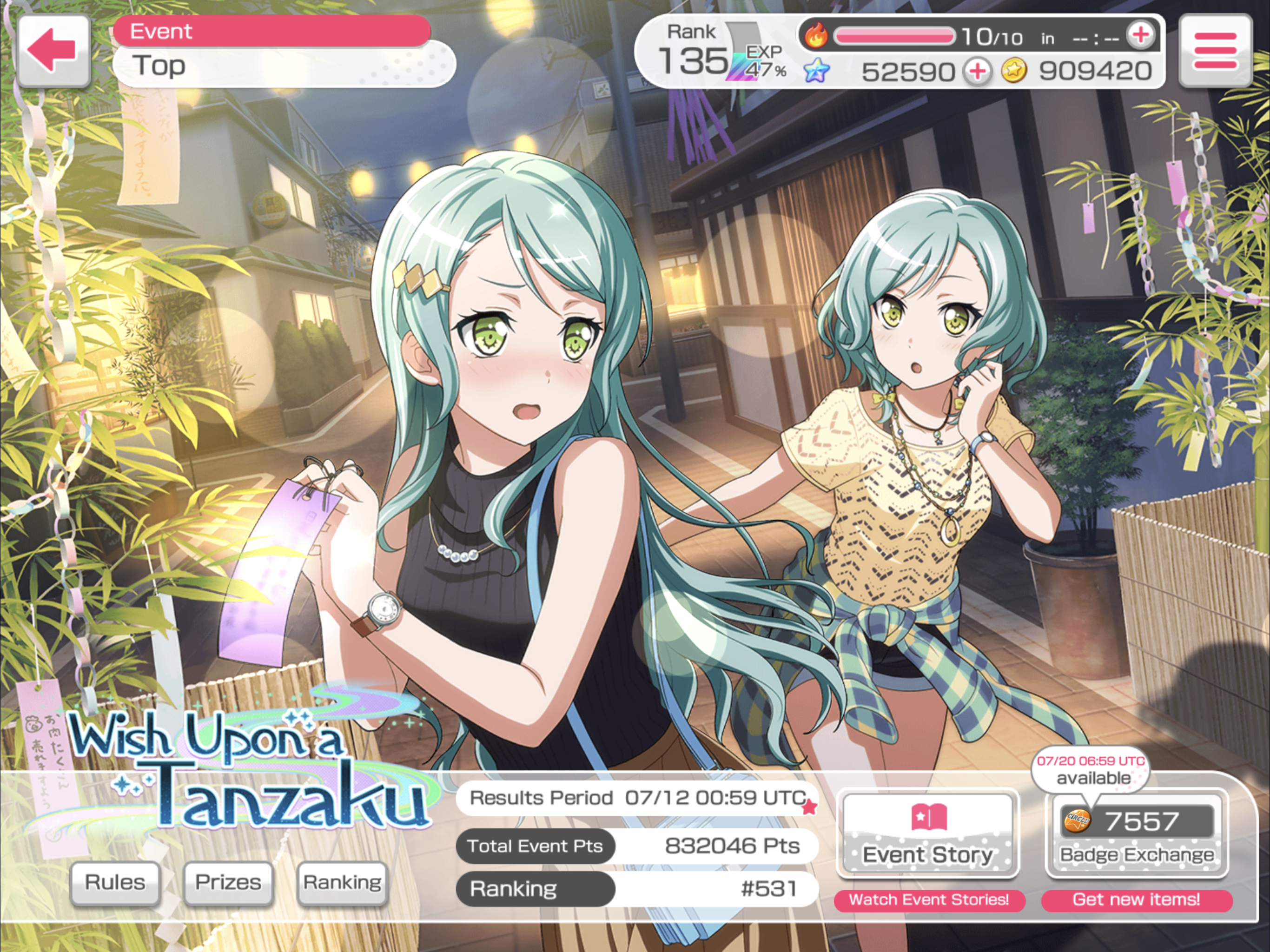Open the hamburger menu
1270x952 pixels.
click(x=1215, y=51)
